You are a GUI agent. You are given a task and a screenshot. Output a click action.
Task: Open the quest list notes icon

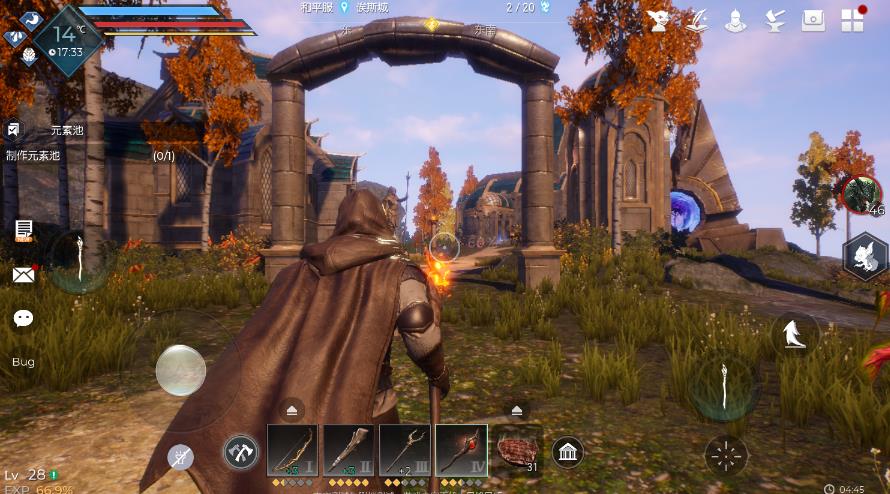[x=23, y=230]
